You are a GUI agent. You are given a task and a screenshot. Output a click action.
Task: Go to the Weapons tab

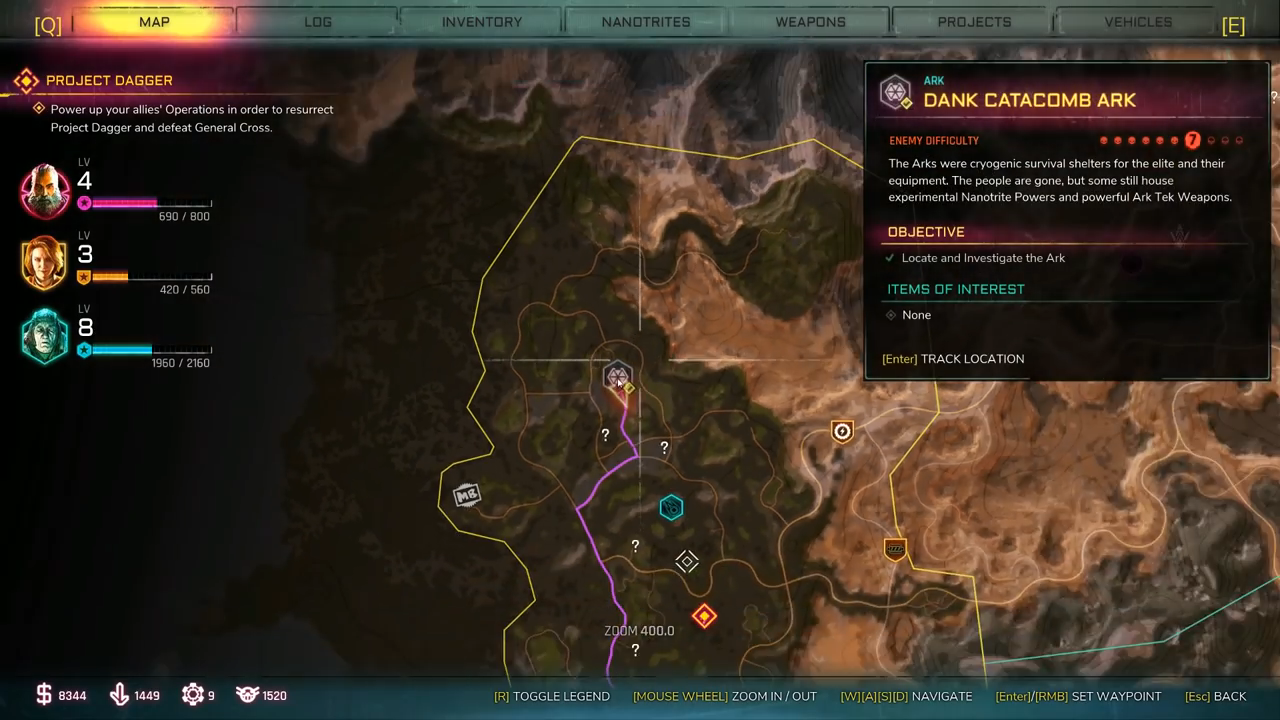(810, 22)
